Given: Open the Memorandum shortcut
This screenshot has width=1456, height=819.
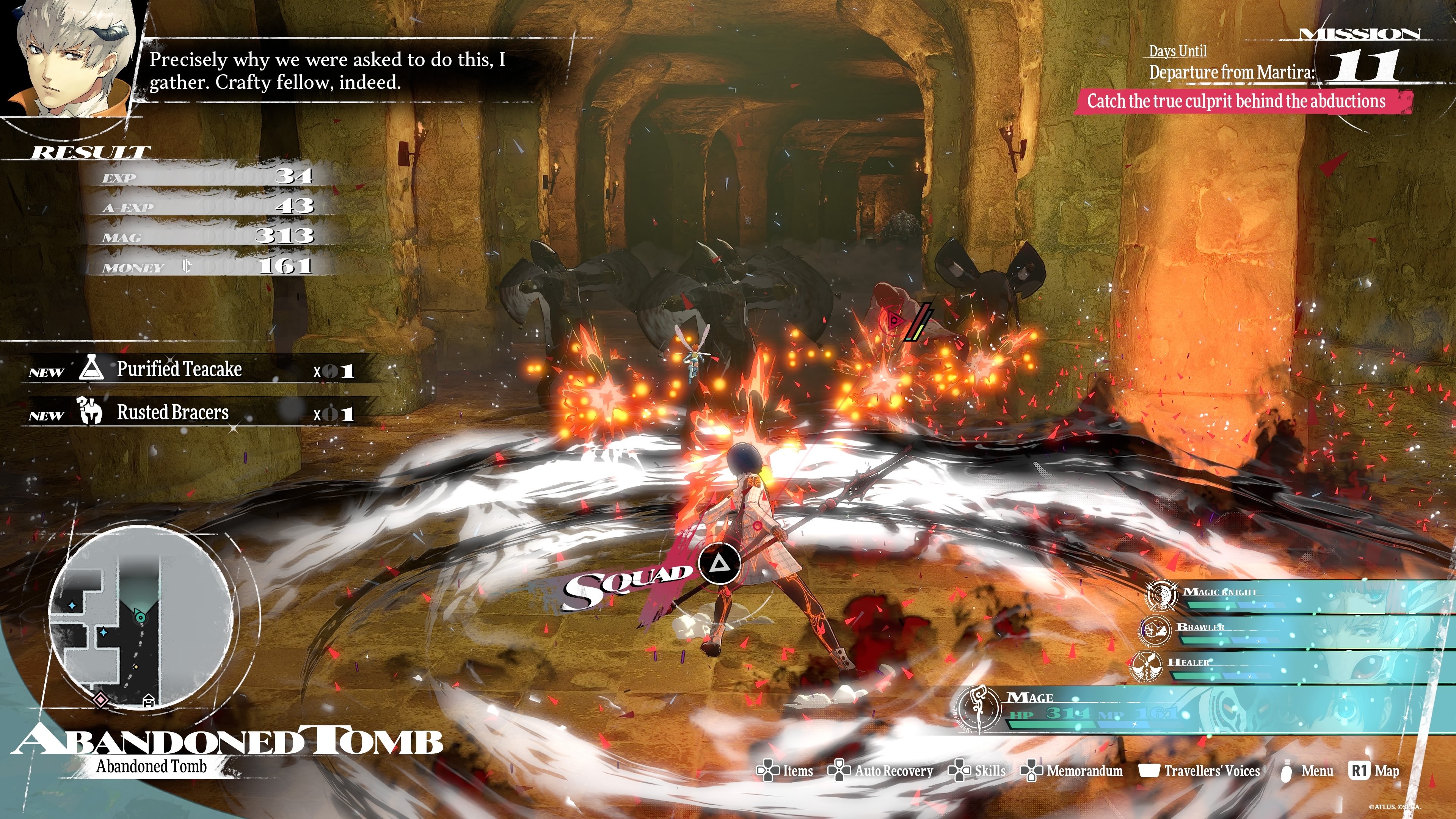Looking at the screenshot, I should (1072, 771).
